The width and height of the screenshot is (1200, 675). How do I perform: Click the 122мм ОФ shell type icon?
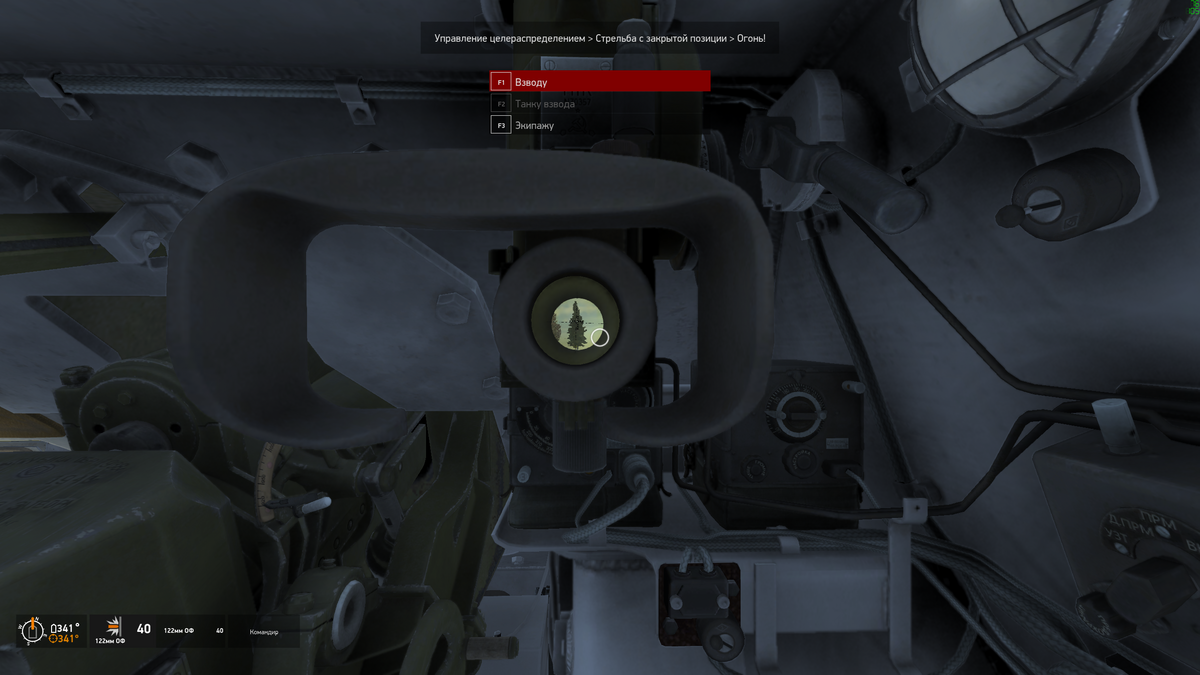(113, 627)
